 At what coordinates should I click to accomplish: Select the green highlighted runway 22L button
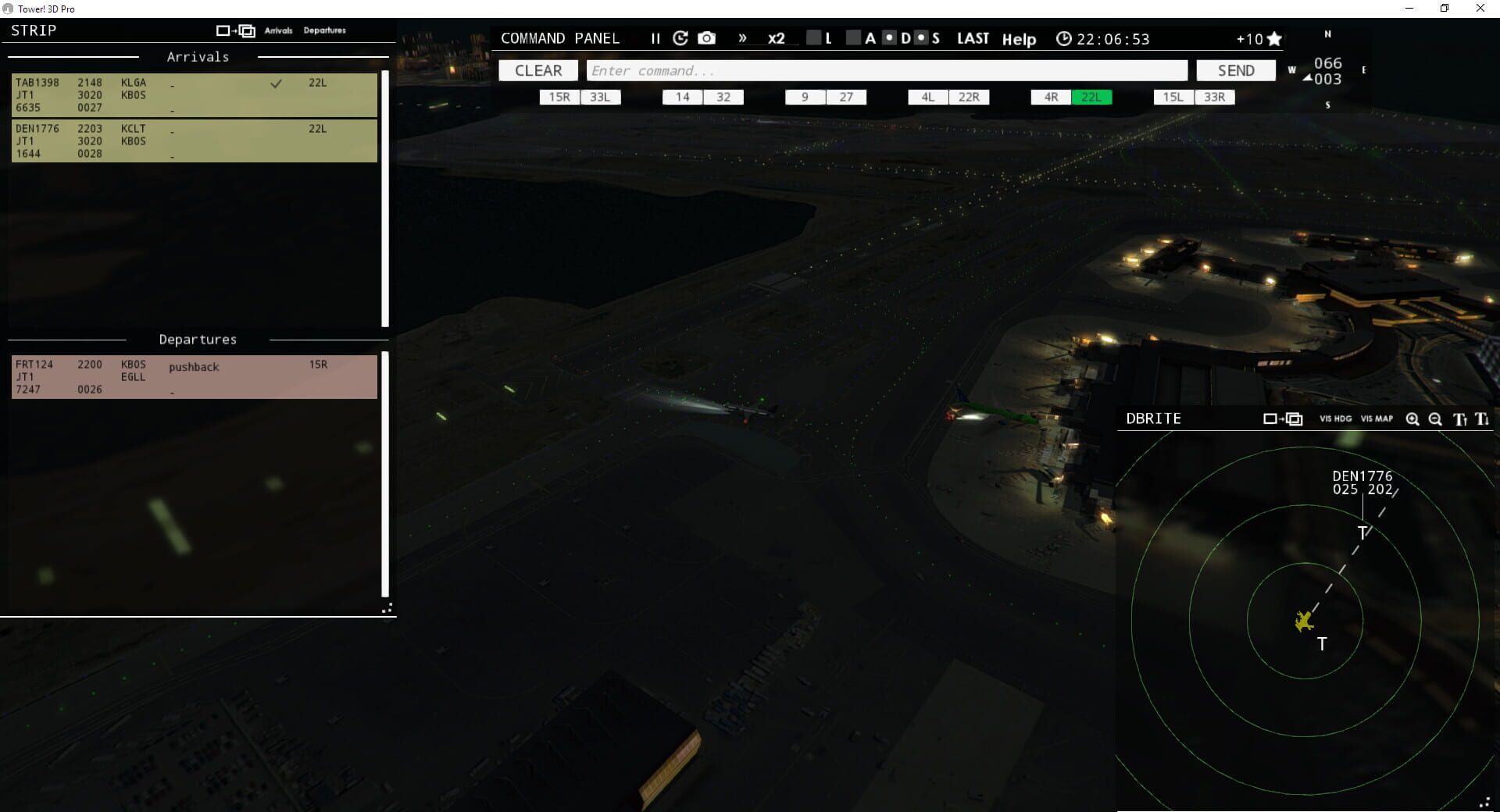(1092, 97)
